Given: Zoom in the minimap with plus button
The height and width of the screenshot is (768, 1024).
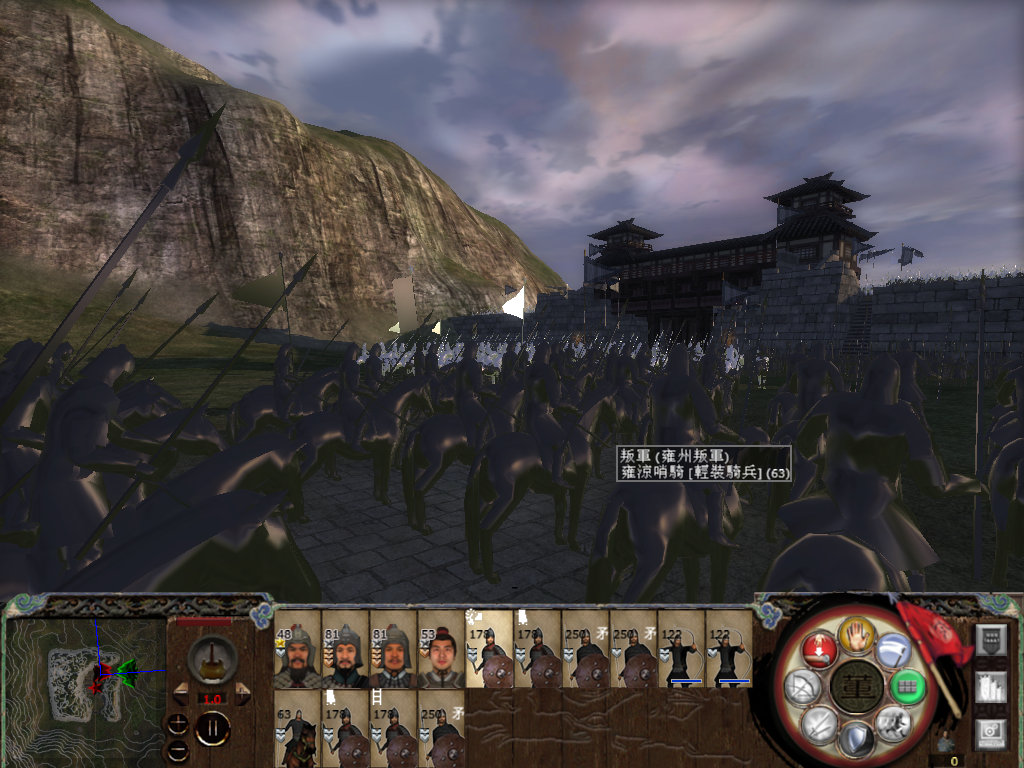Looking at the screenshot, I should 177,723.
